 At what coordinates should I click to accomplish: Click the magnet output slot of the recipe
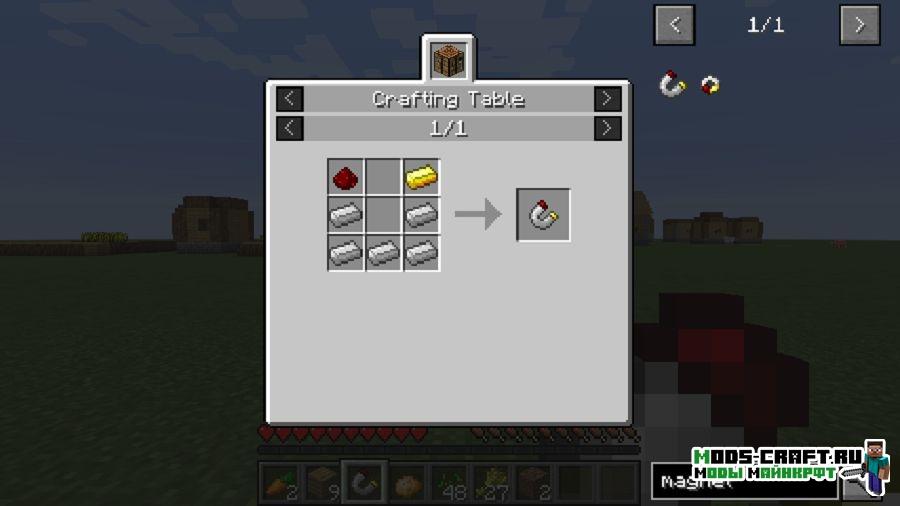click(x=544, y=214)
